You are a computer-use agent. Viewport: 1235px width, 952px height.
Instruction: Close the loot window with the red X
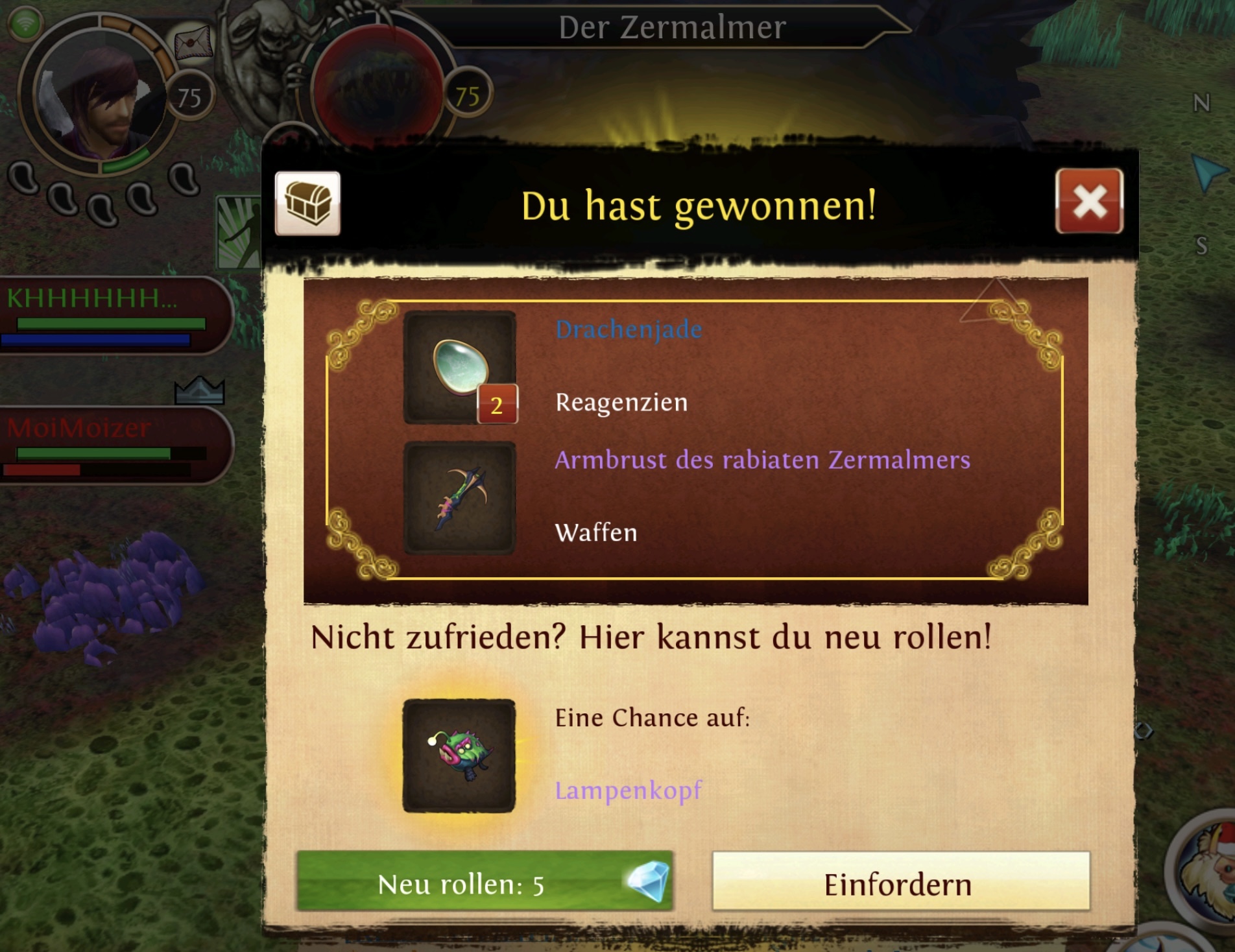click(1089, 201)
